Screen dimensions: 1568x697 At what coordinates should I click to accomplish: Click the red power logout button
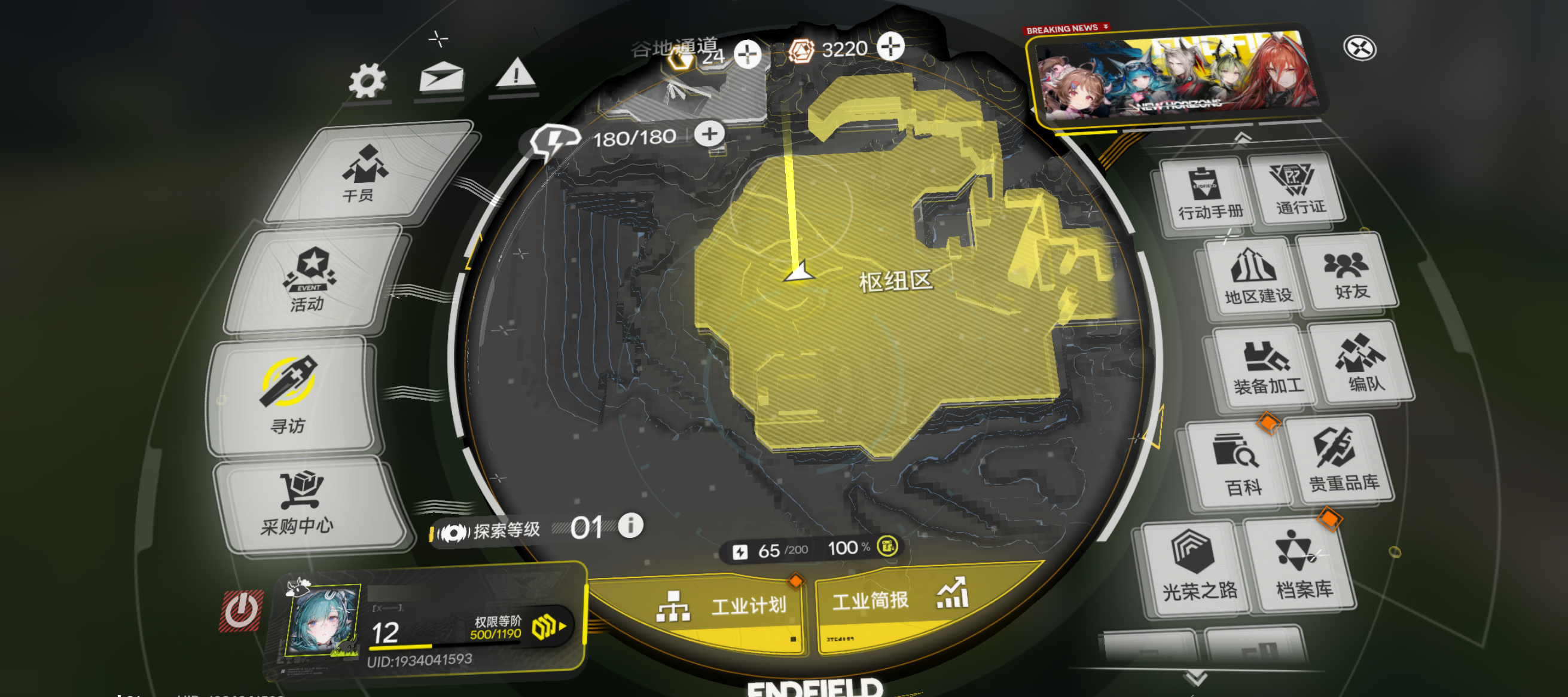coord(242,611)
